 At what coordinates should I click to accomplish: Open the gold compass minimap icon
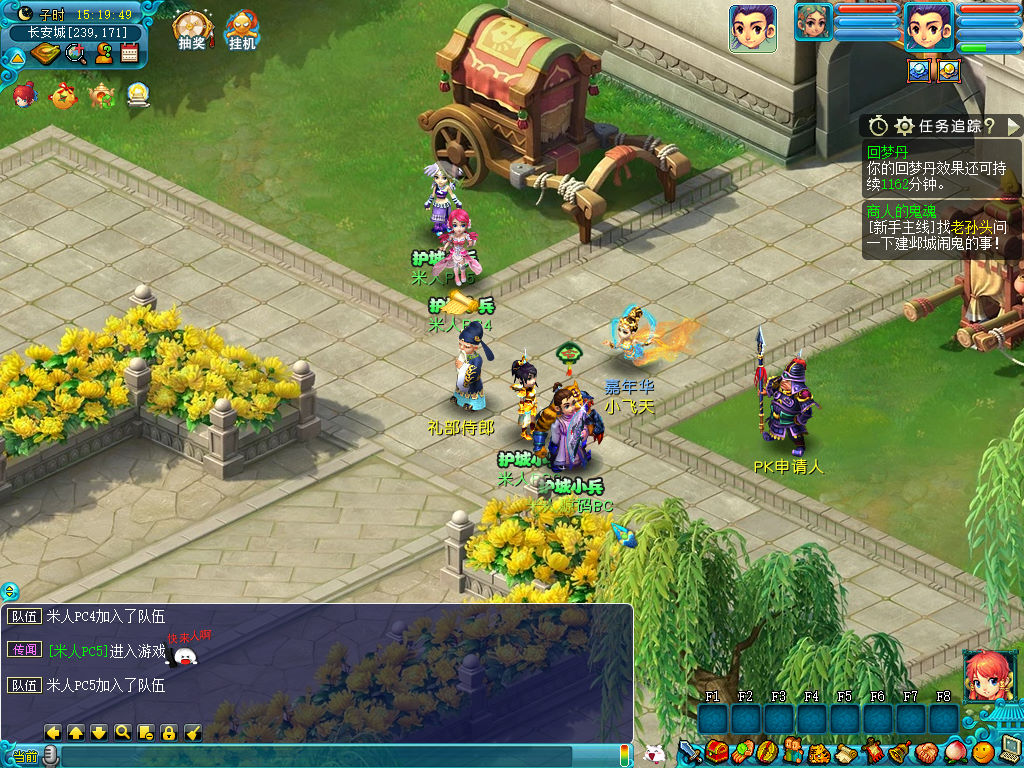tap(45, 54)
